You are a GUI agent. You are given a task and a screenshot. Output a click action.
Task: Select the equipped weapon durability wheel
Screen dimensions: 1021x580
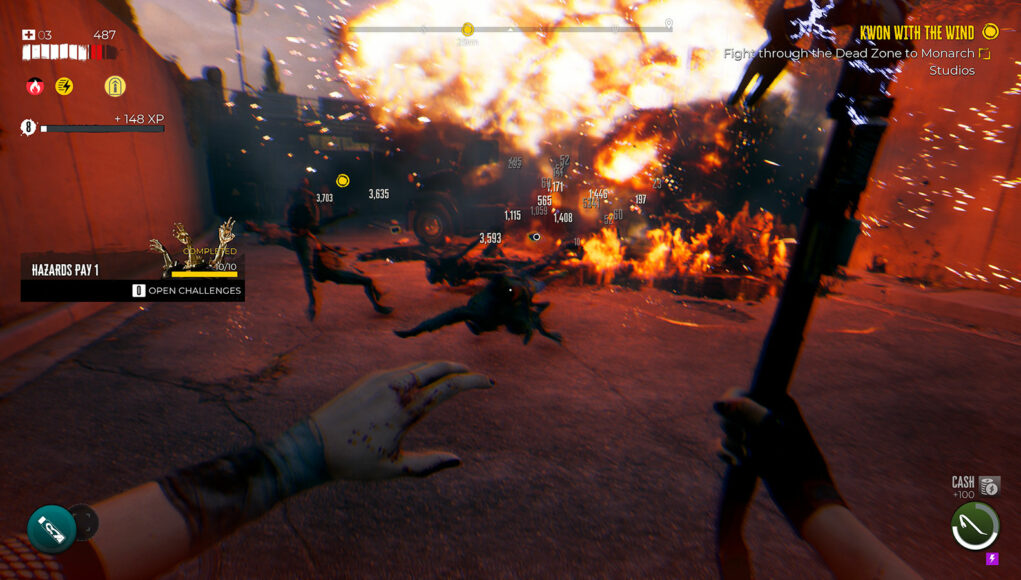tap(974, 526)
